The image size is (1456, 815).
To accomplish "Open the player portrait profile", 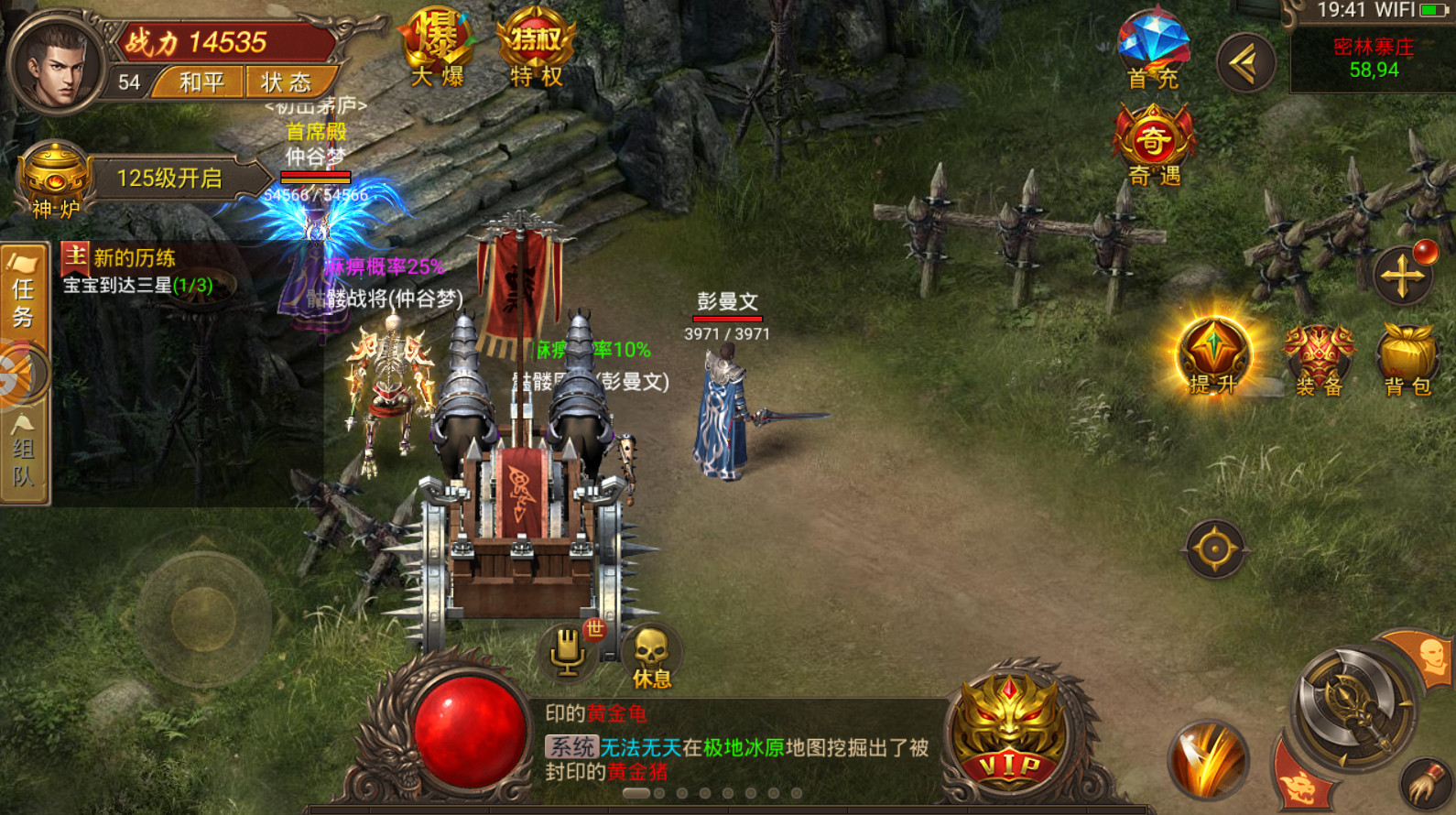I will click(55, 64).
